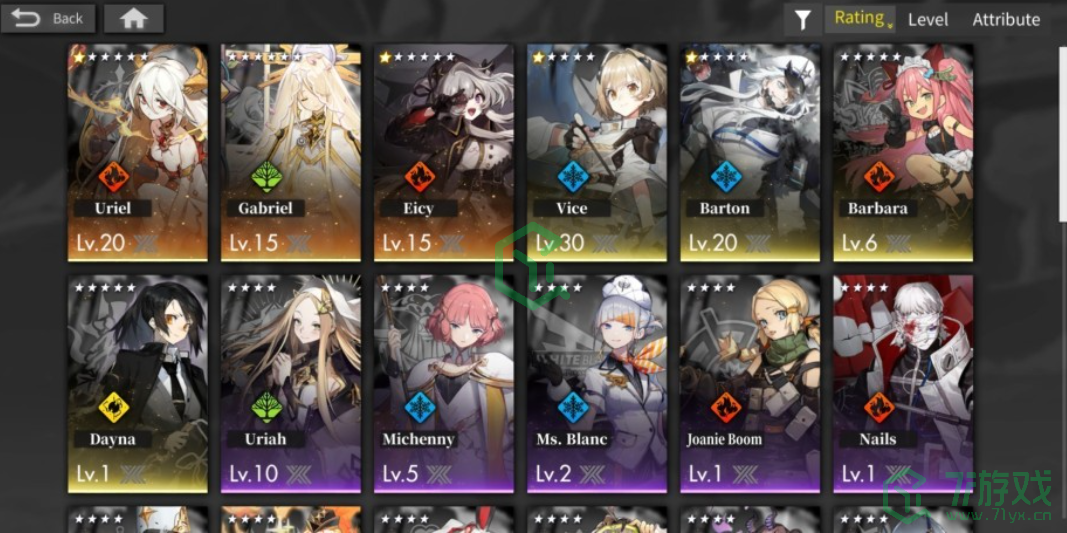Select the Uriel character card
Viewport: 1067px width, 533px height.
pos(138,150)
